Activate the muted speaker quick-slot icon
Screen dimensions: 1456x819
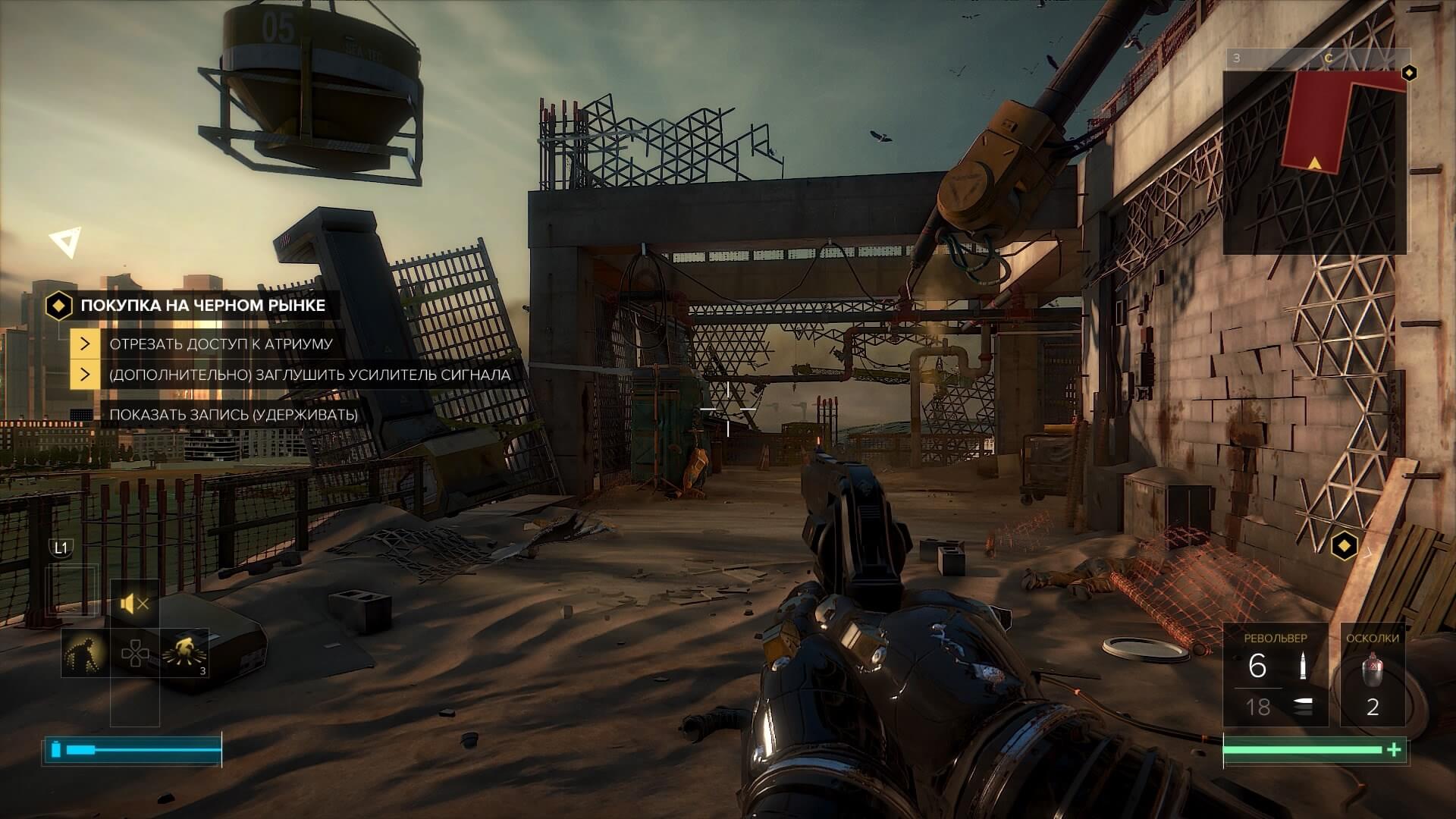point(134,604)
